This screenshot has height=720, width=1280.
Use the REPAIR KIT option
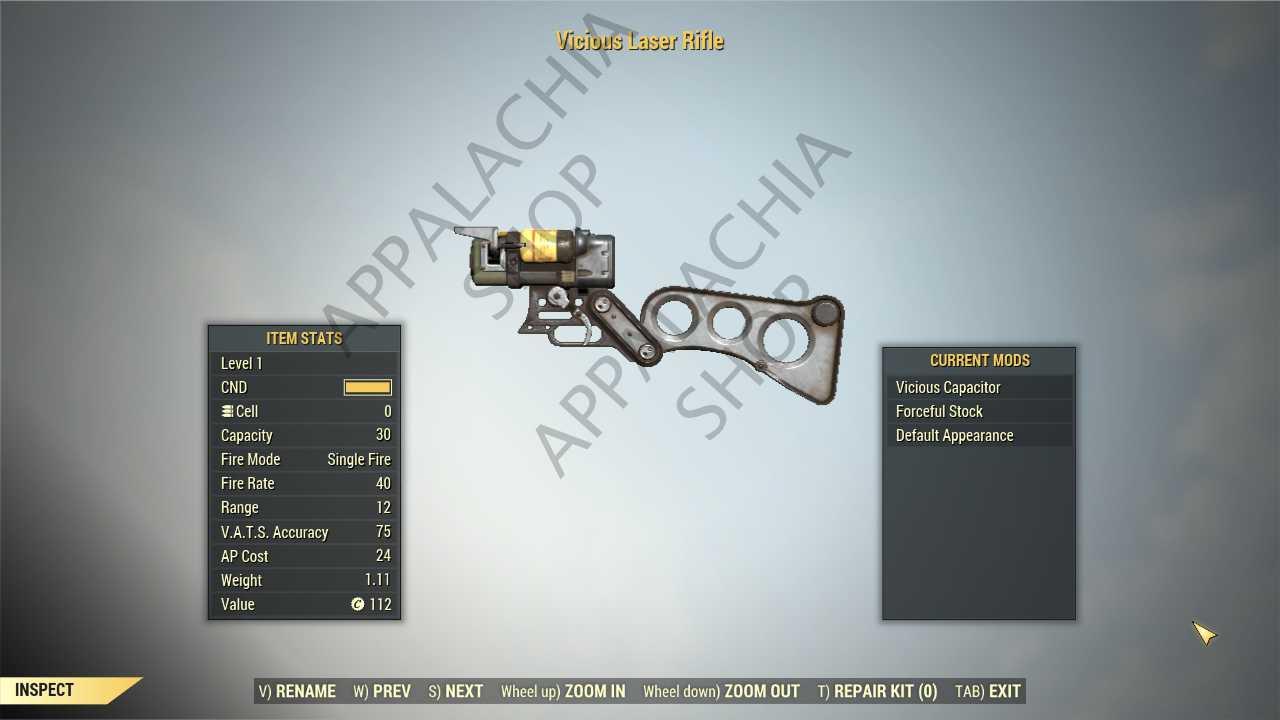coord(877,691)
